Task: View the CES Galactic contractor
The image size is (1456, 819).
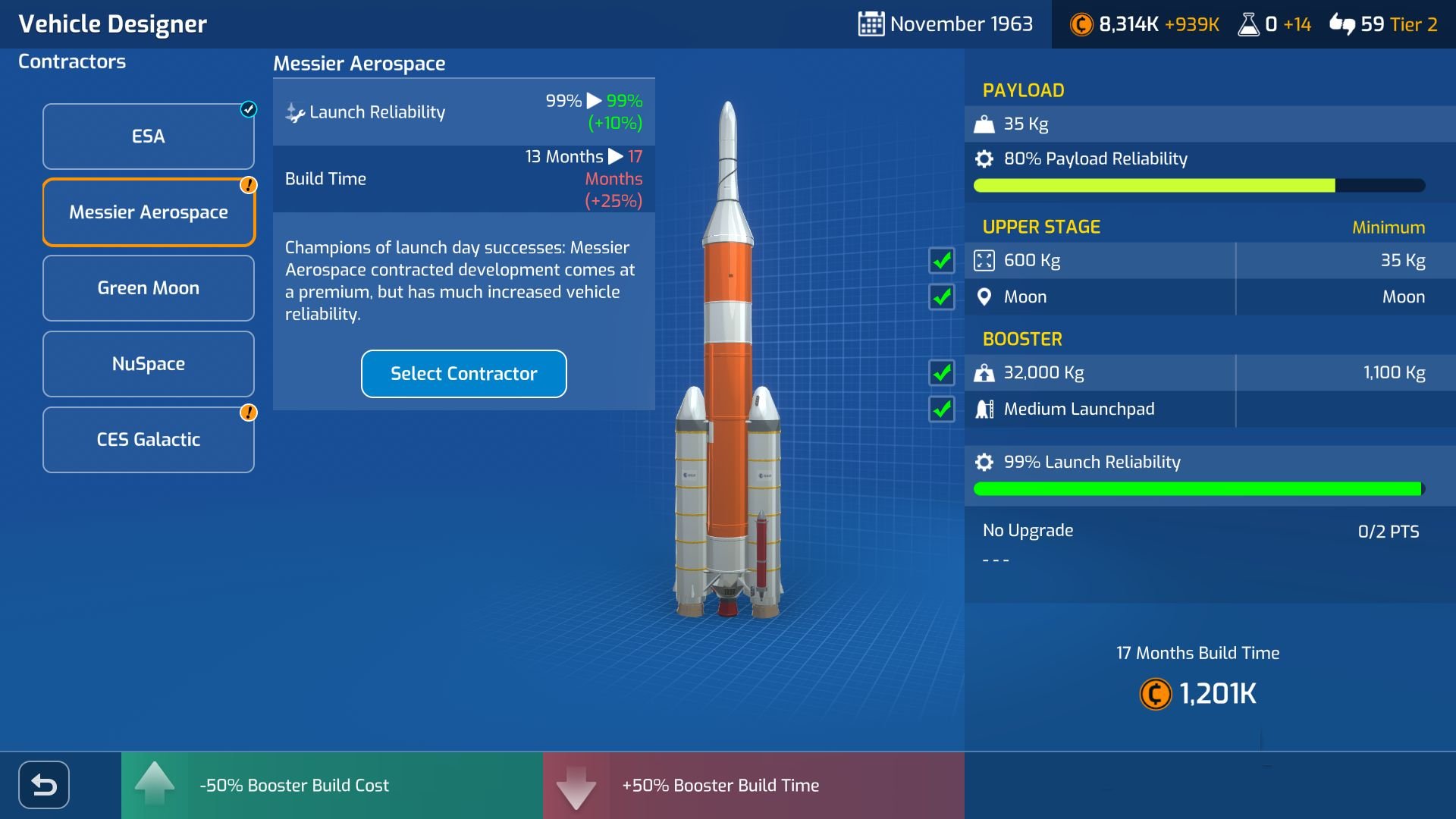Action: click(x=149, y=439)
